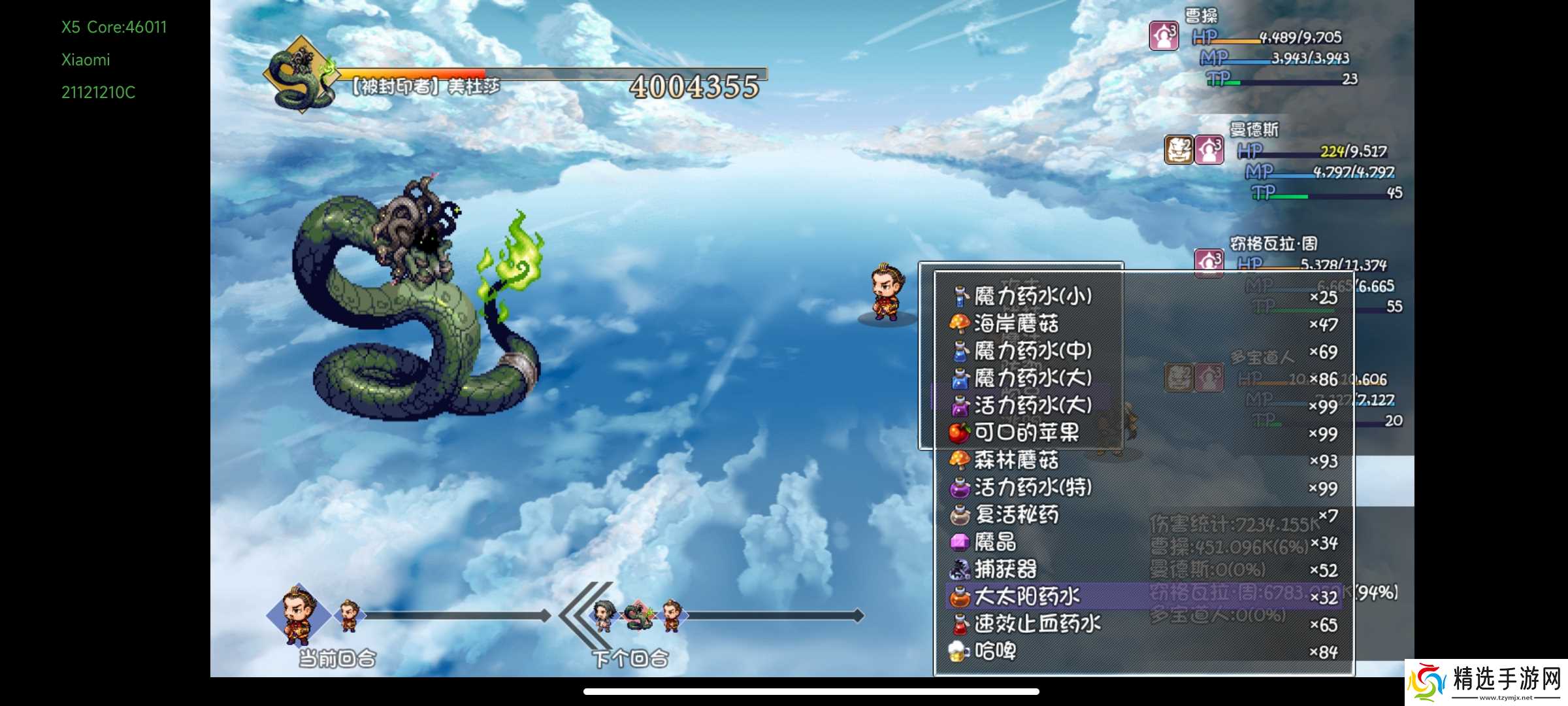Select 森林蘑菇 mushroom entry

(x=1016, y=461)
